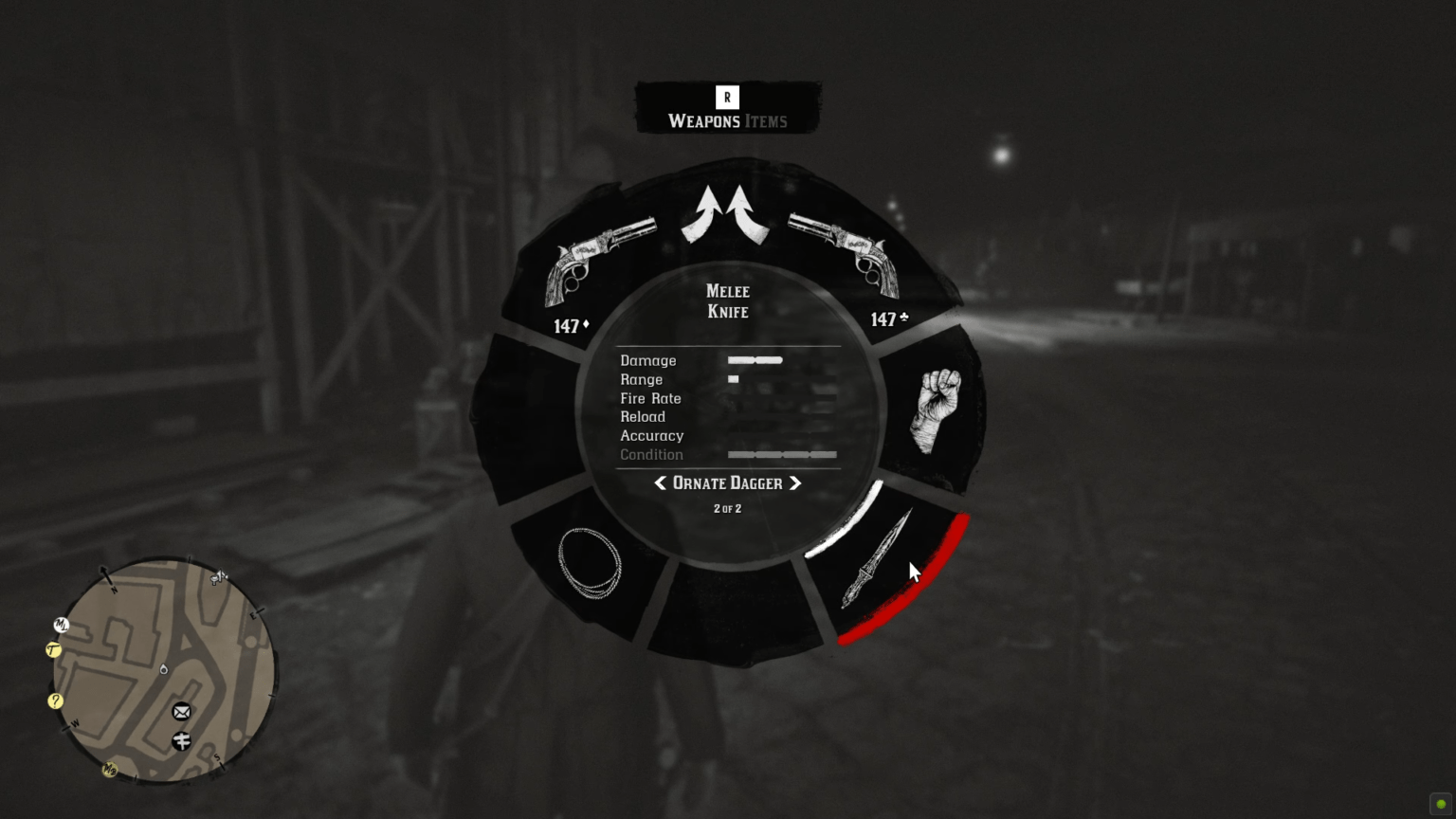Image resolution: width=1456 pixels, height=819 pixels.
Task: Click the 147 ammo counter with club symbol
Action: [x=885, y=320]
